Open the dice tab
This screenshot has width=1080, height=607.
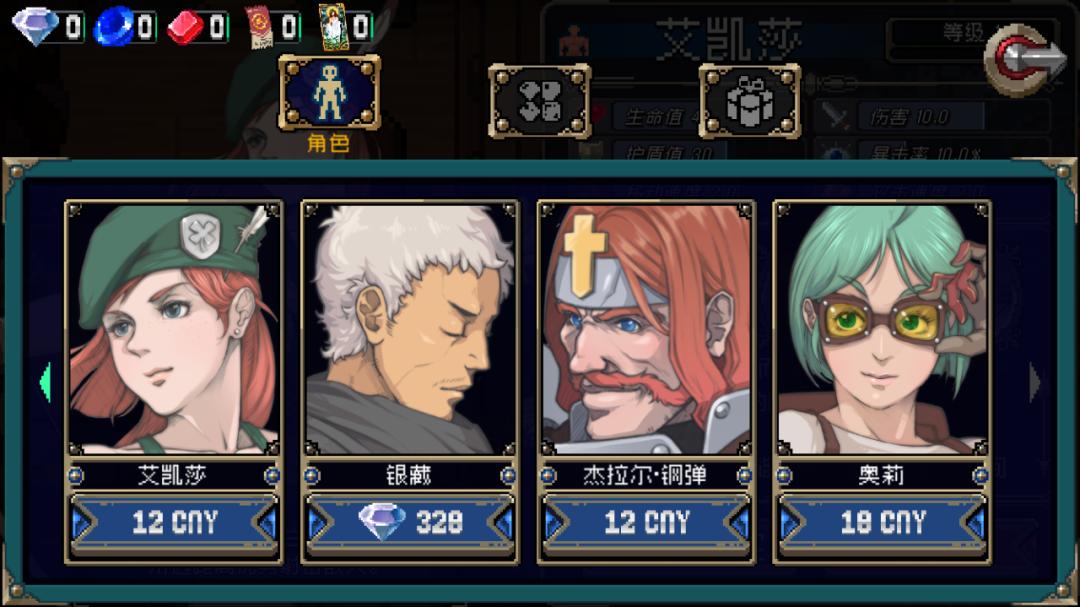(x=539, y=101)
